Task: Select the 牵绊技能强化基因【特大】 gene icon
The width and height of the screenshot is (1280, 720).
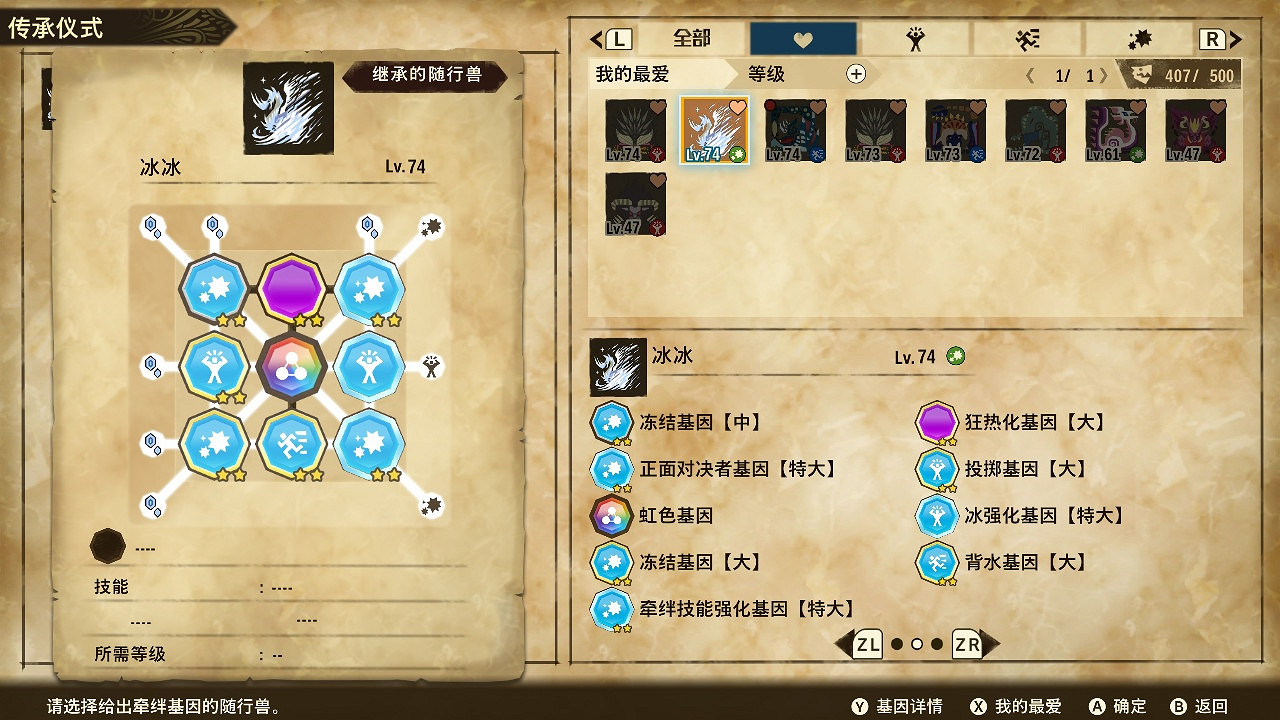Action: point(611,609)
